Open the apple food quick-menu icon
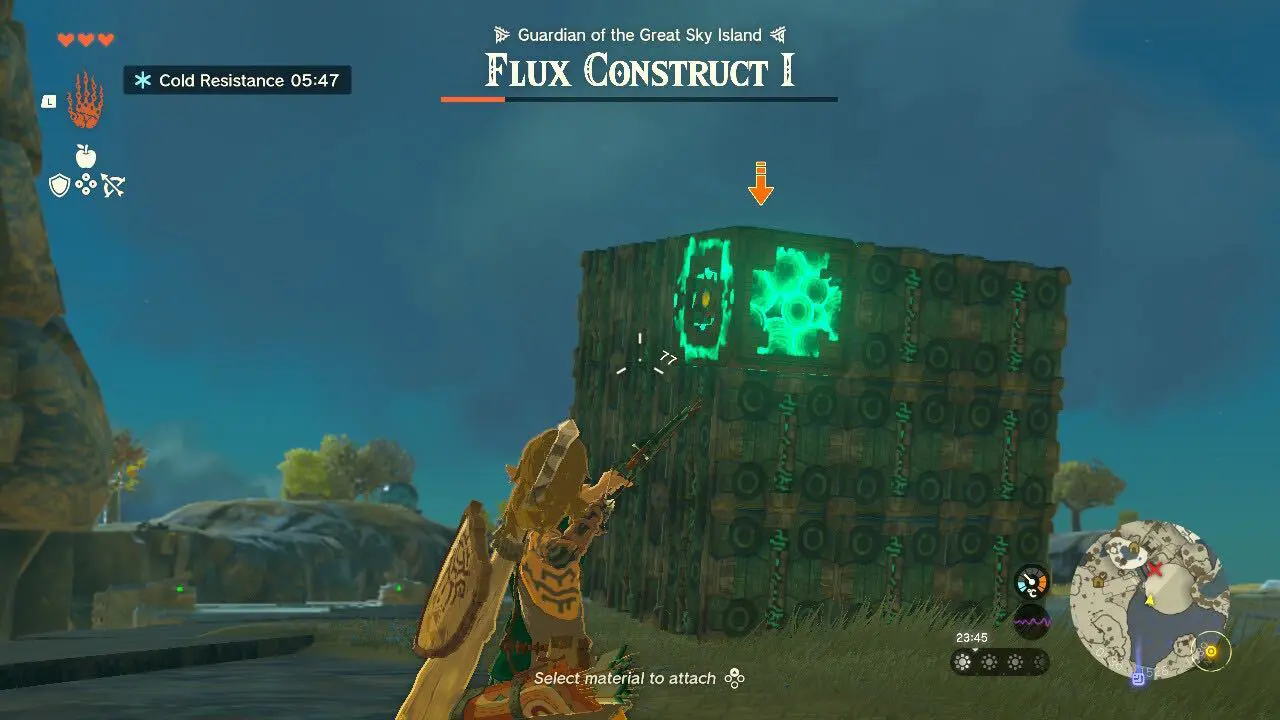This screenshot has width=1280, height=720. pos(85,155)
